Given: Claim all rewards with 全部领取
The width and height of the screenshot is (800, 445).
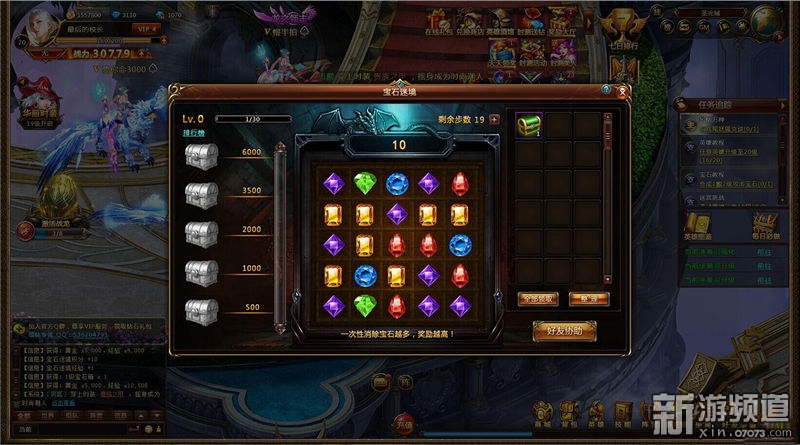Looking at the screenshot, I should [538, 298].
